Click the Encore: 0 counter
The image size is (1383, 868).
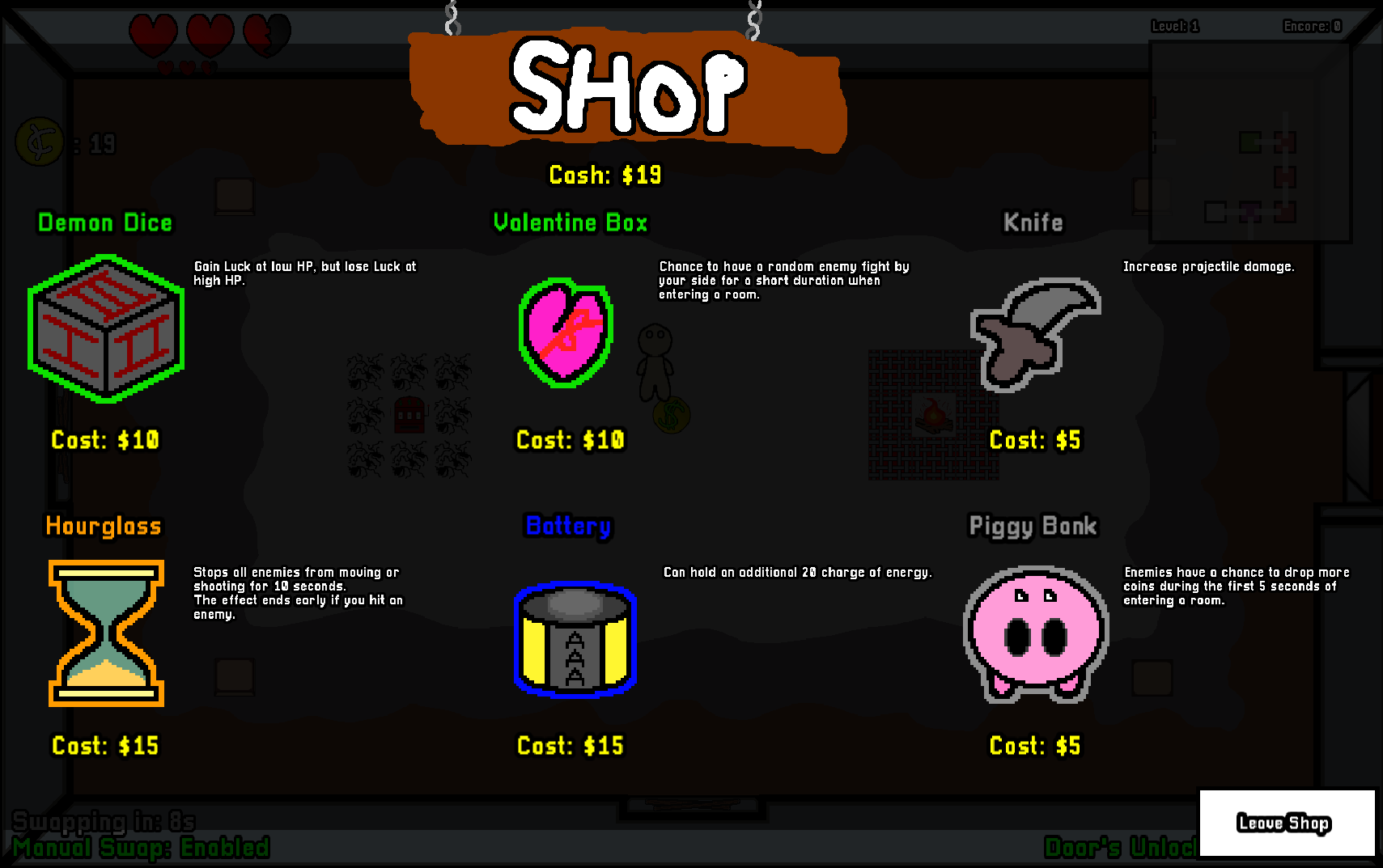[1310, 26]
